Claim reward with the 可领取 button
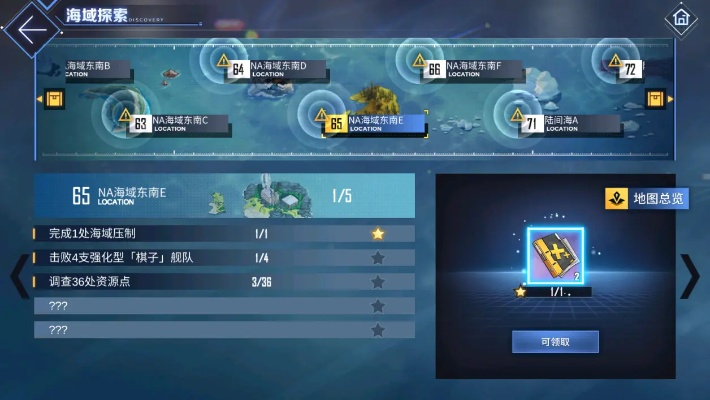The width and height of the screenshot is (710, 400). tap(555, 341)
